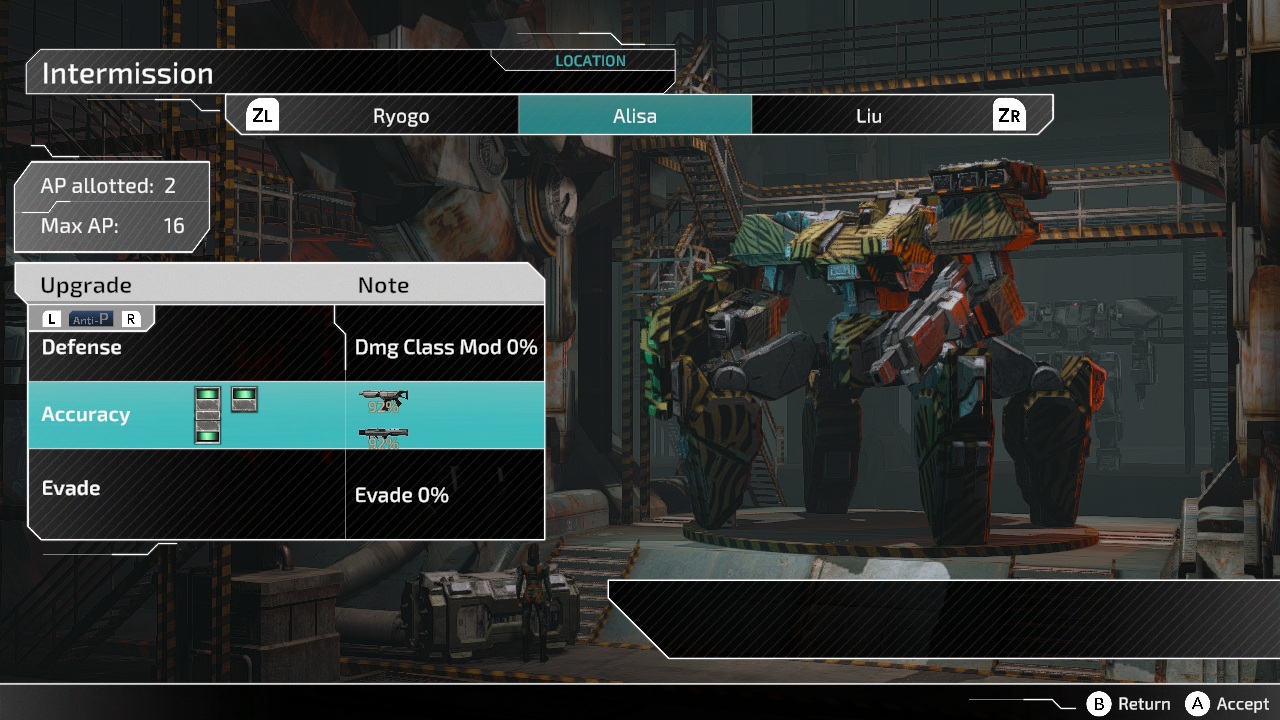This screenshot has height=720, width=1280.
Task: Switch to the Liu pilot tab
Action: point(868,116)
